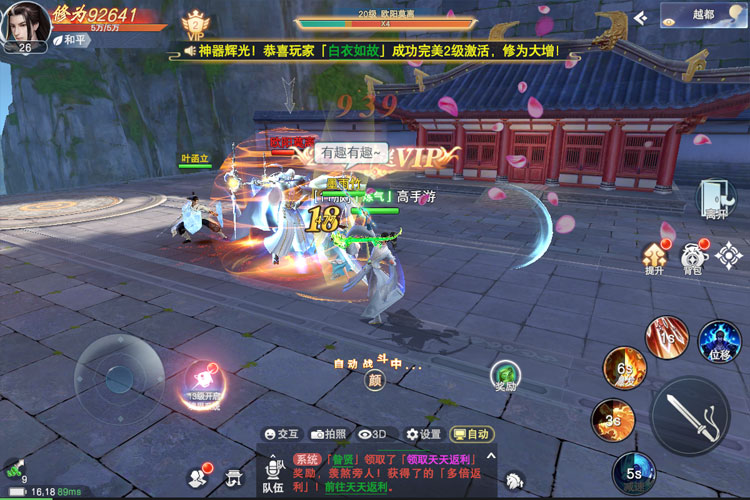This screenshot has height=500, width=750.
Task: Toggle 自动 auto-battle mode
Action: [470, 434]
